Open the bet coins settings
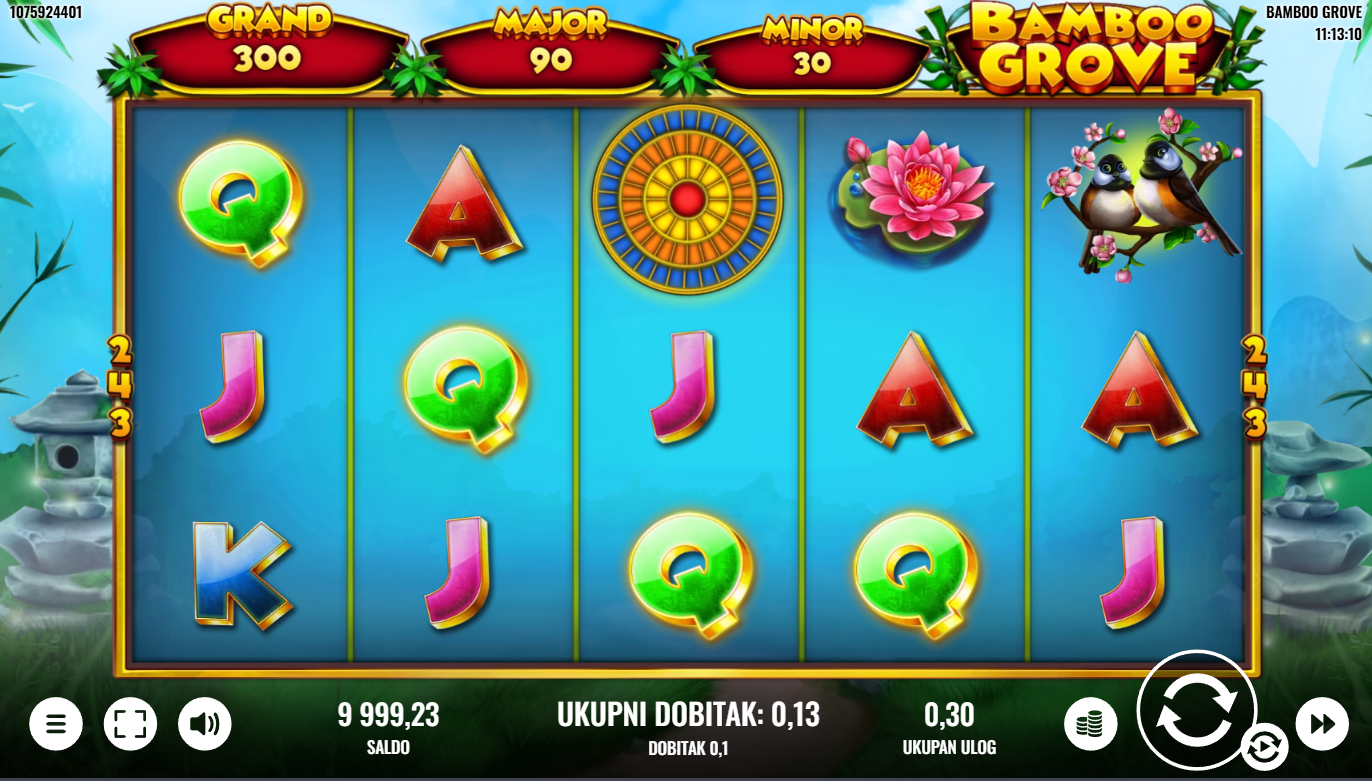Viewport: 1372px width, 781px height. (x=1090, y=724)
